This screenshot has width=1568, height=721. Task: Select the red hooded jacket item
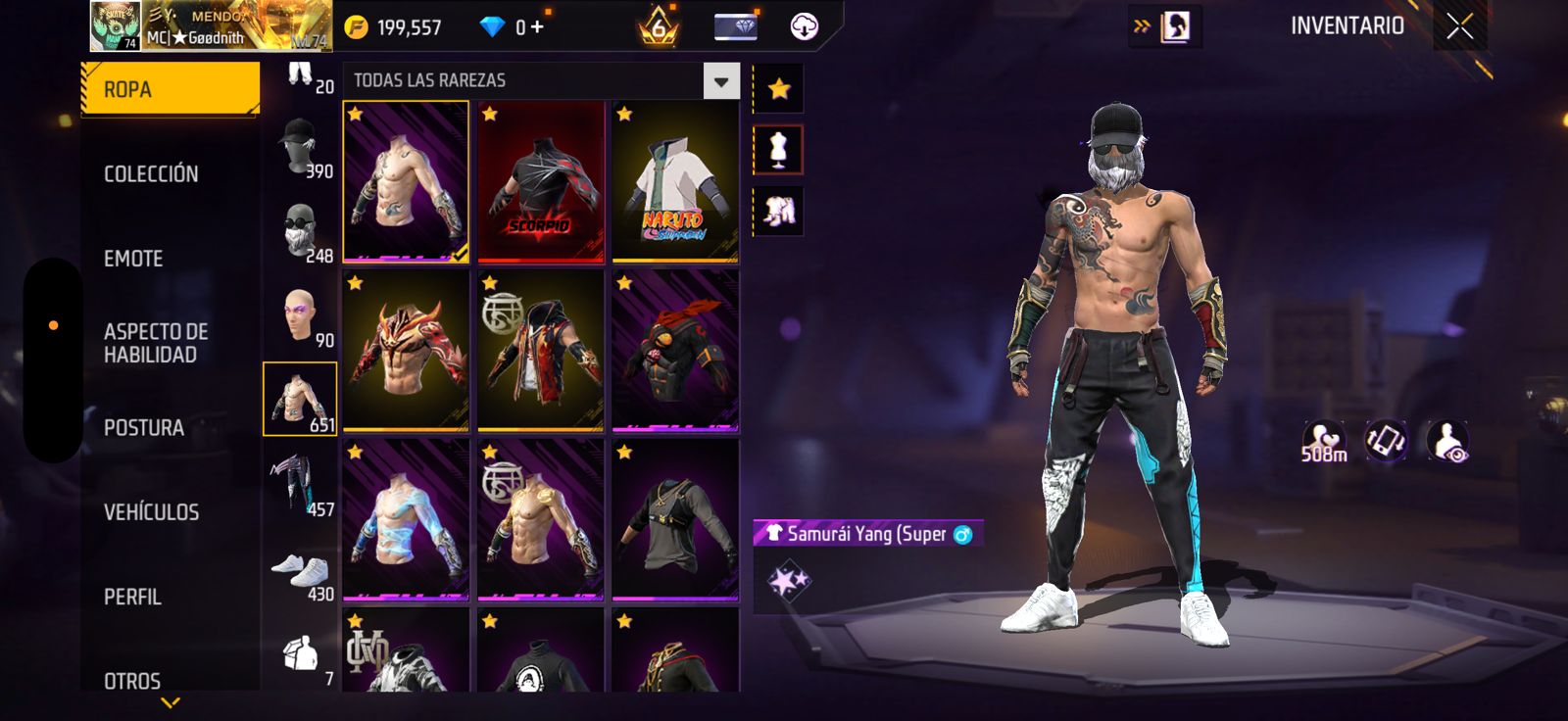[540, 351]
